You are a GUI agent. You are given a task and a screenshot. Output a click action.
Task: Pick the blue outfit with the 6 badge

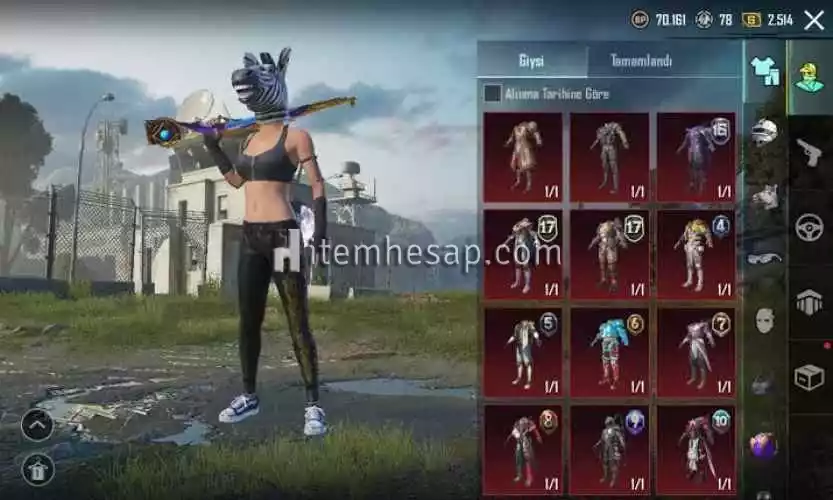(x=609, y=351)
